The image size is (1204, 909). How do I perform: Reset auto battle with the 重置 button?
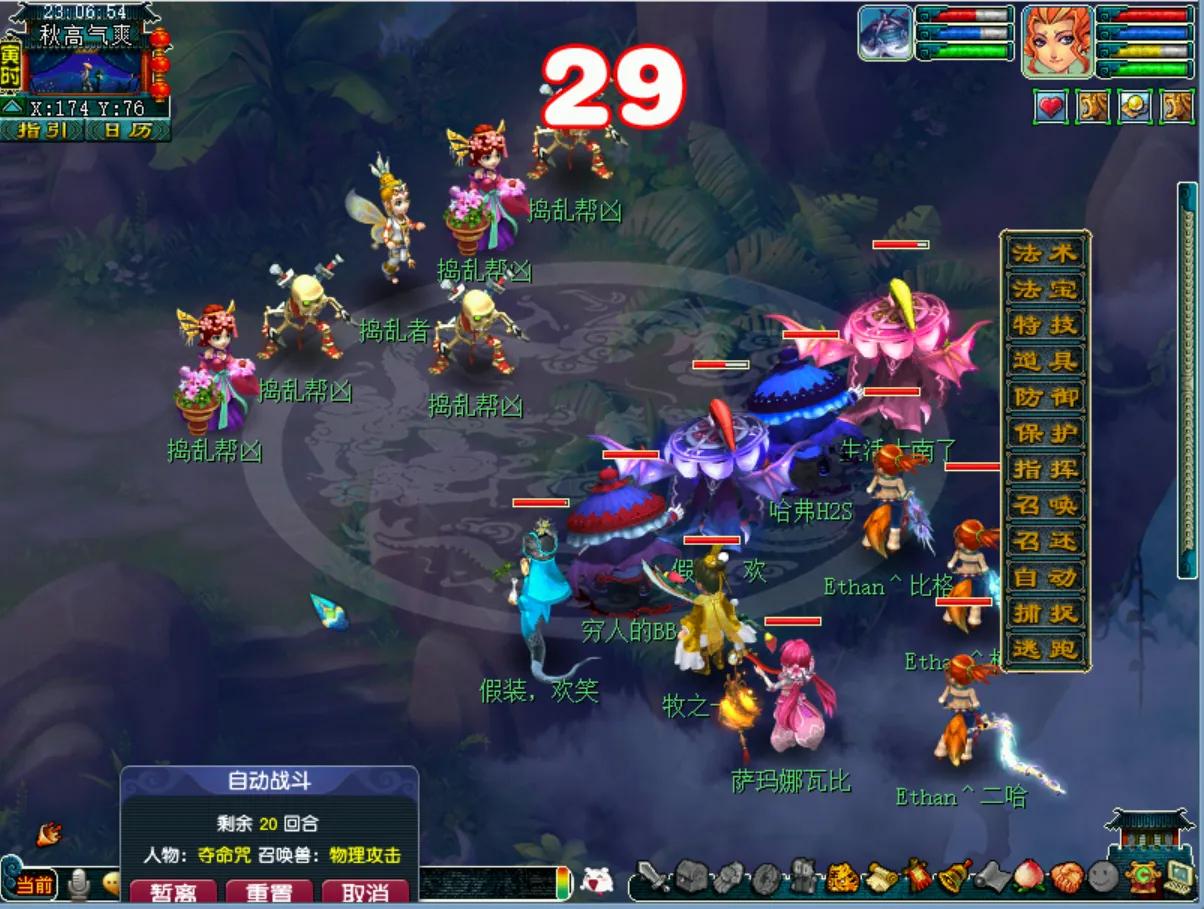(x=269, y=891)
